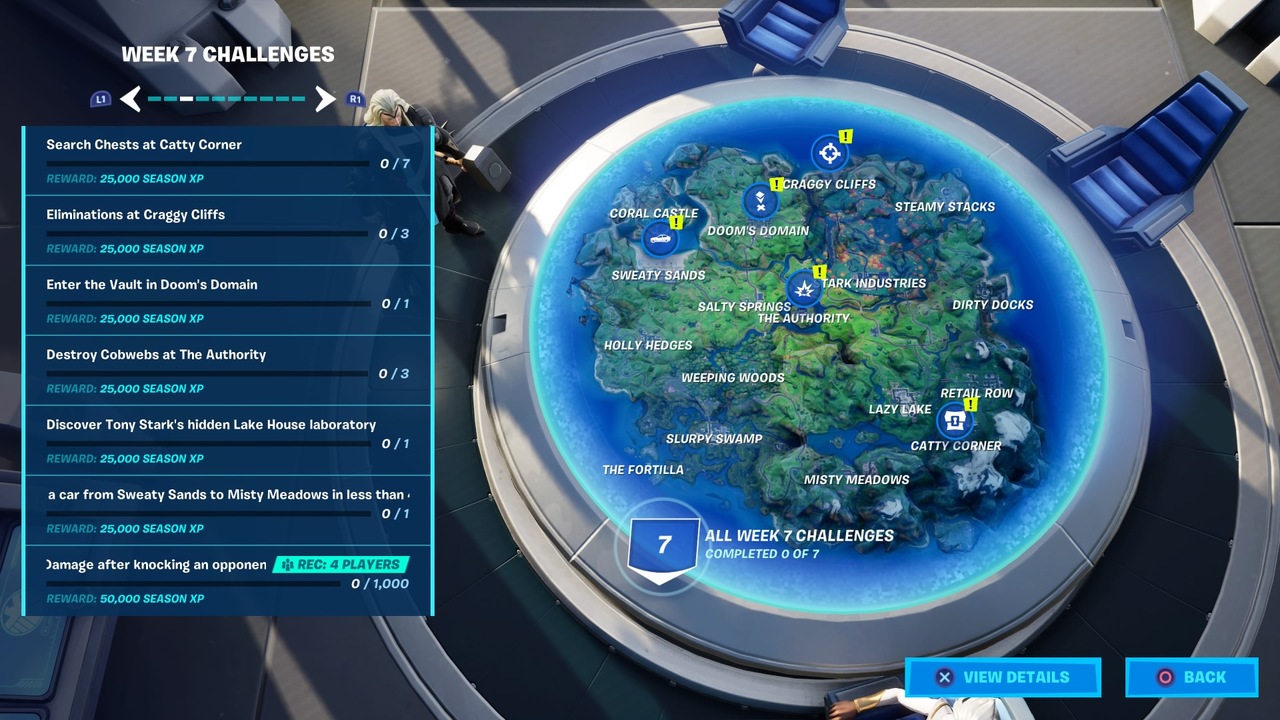
Task: Click the right arrow to page challenges forward
Action: [325, 100]
